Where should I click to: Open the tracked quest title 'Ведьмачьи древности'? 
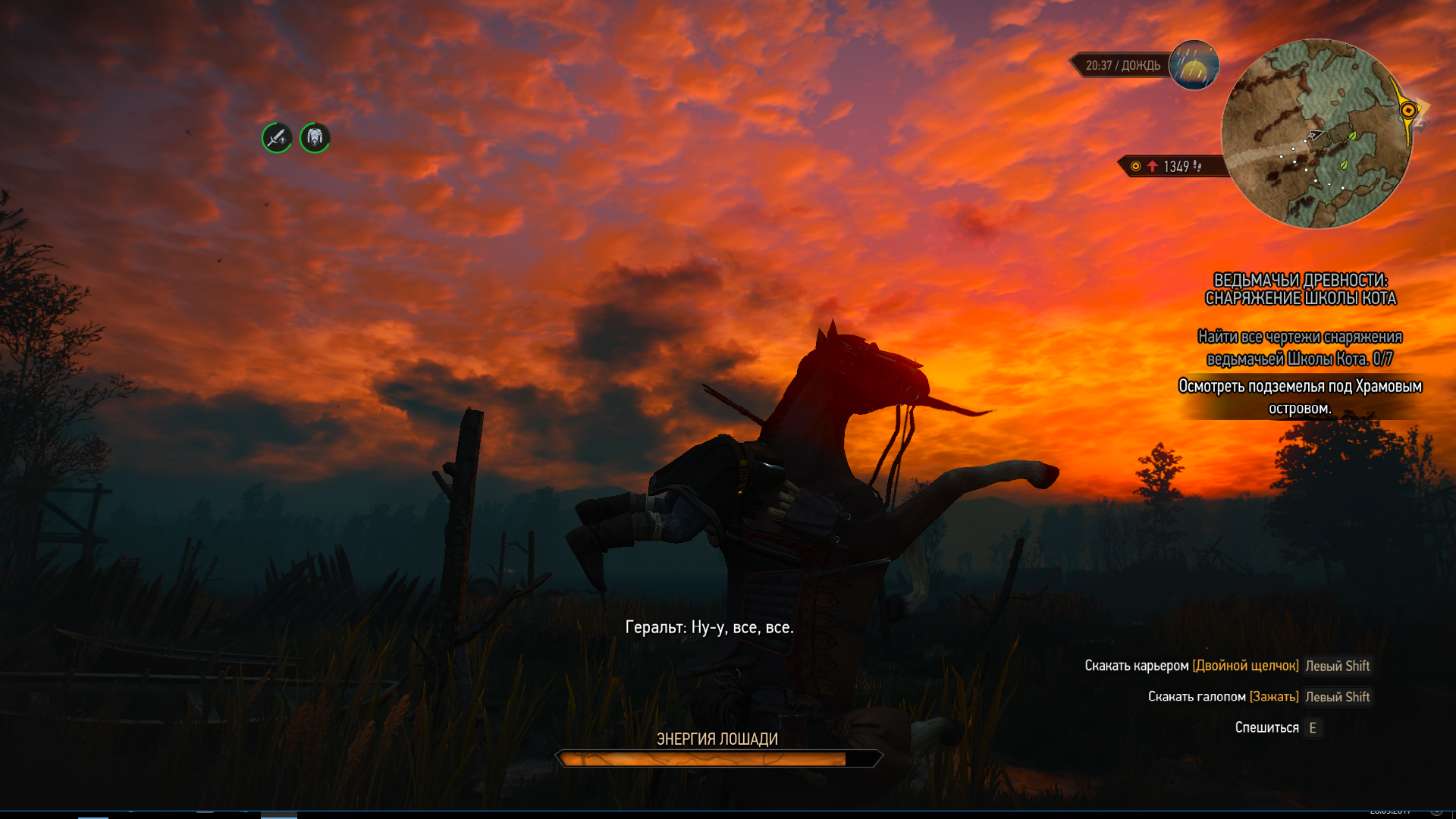1301,290
